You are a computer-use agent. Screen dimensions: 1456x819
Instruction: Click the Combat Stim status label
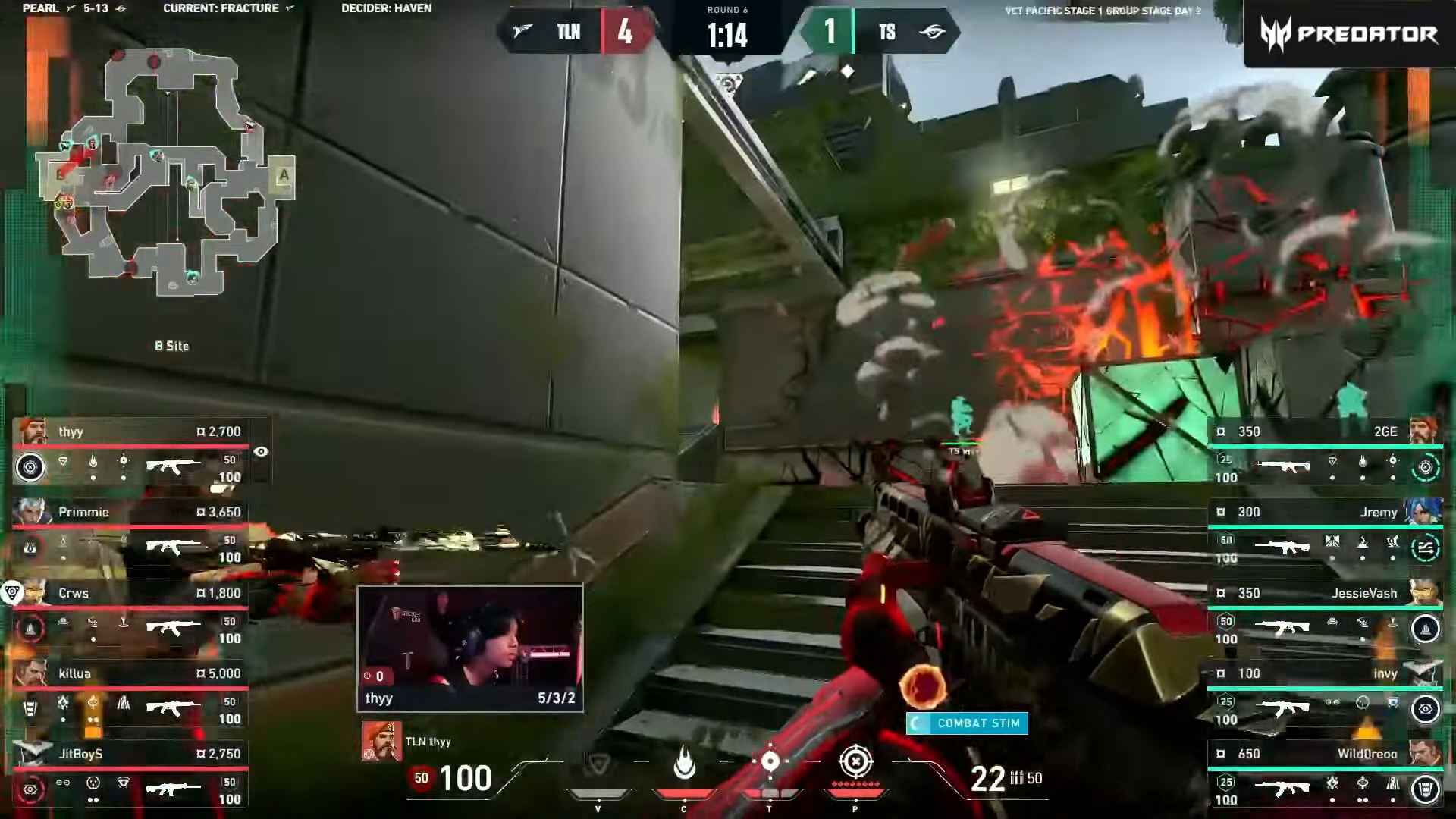point(968,723)
